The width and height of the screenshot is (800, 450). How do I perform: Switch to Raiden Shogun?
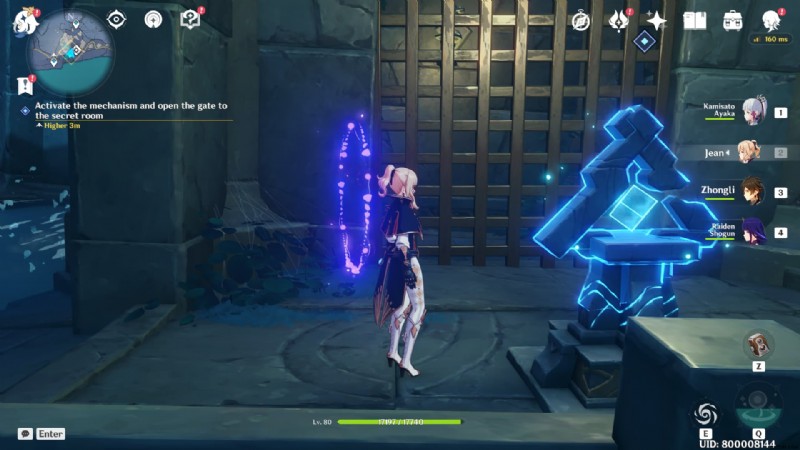pos(753,231)
